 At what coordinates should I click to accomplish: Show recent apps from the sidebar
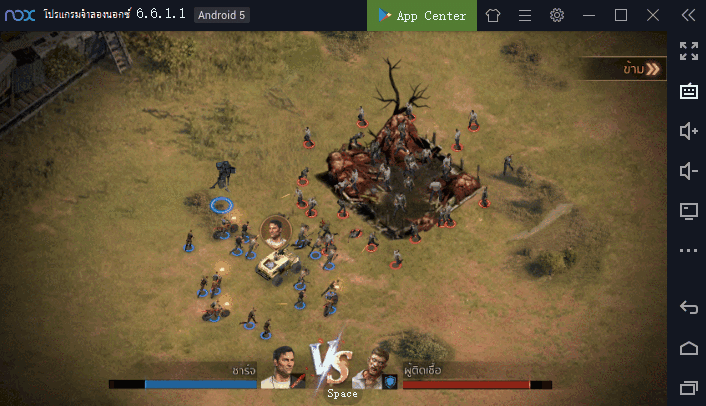[x=688, y=387]
